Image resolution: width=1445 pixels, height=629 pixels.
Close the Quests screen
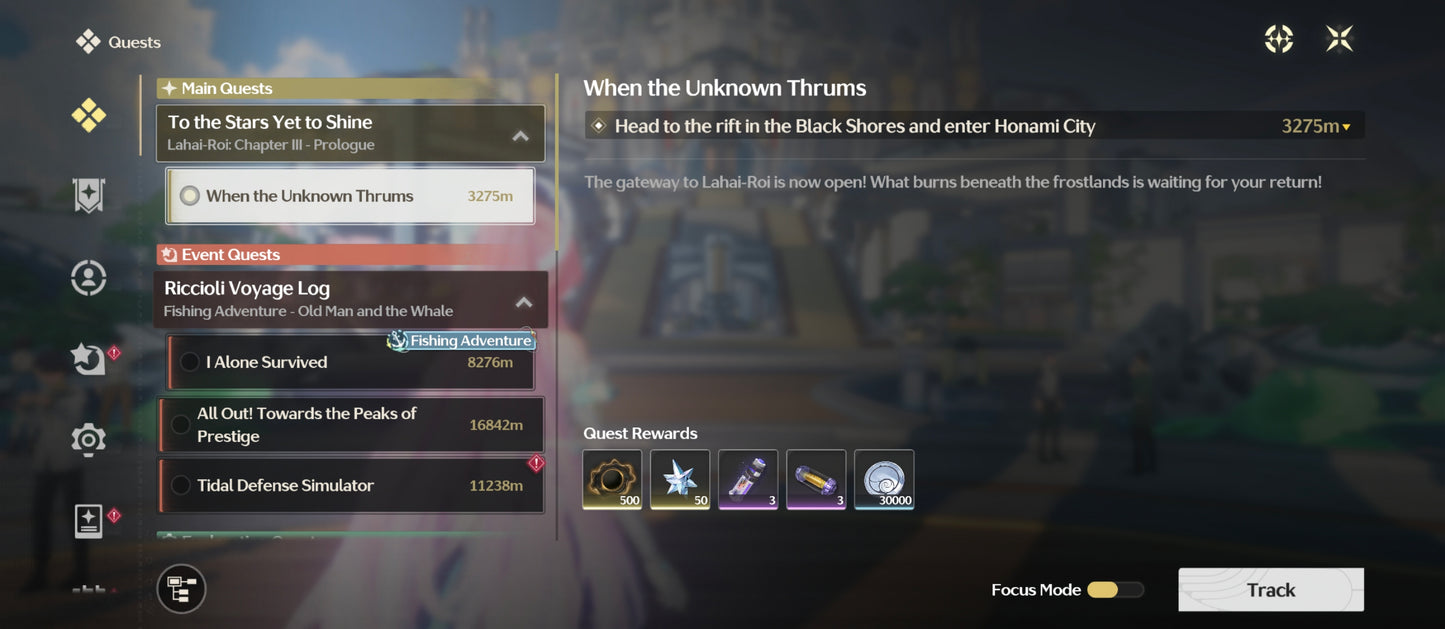1339,39
